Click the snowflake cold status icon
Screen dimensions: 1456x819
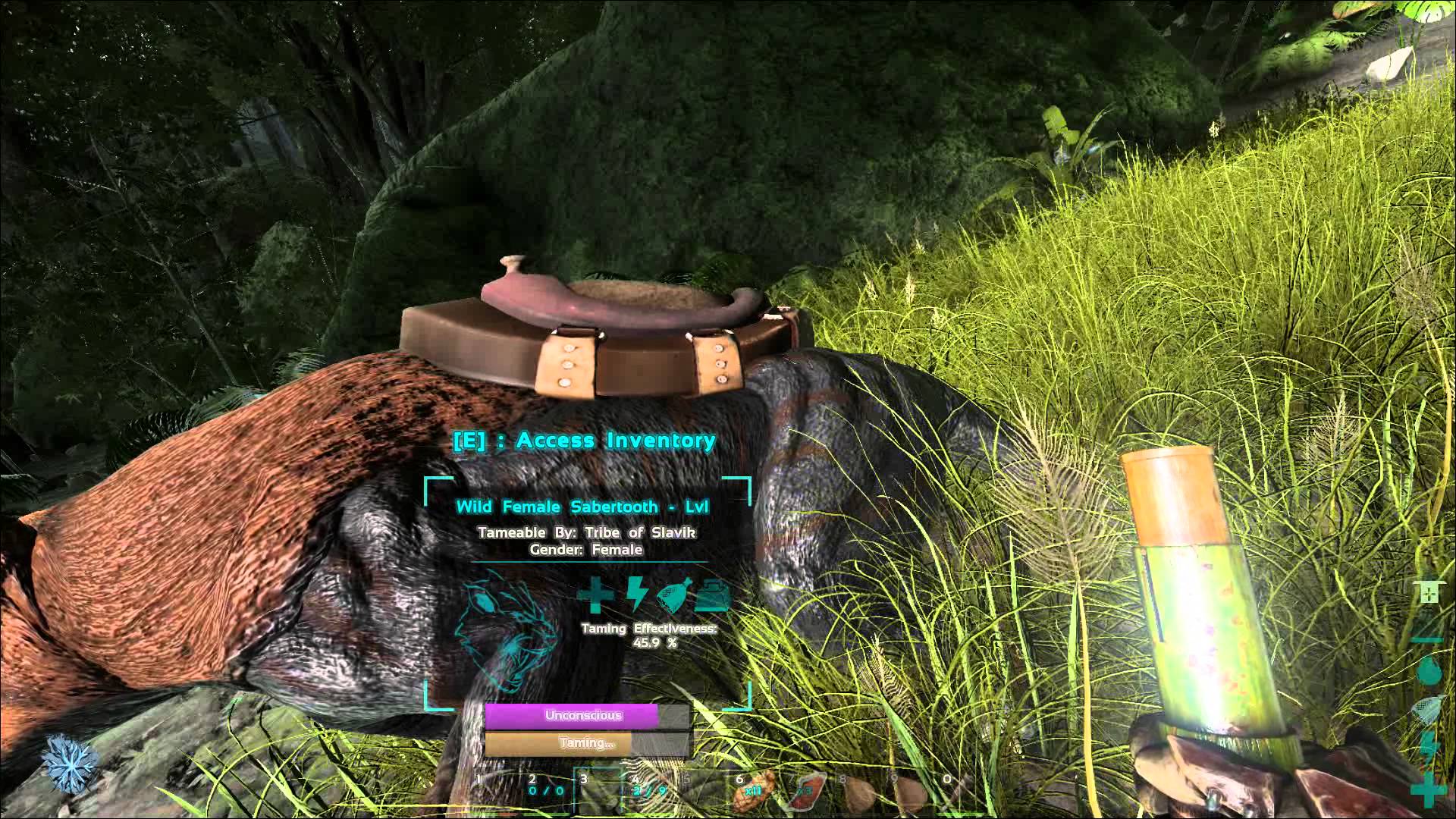(71, 761)
